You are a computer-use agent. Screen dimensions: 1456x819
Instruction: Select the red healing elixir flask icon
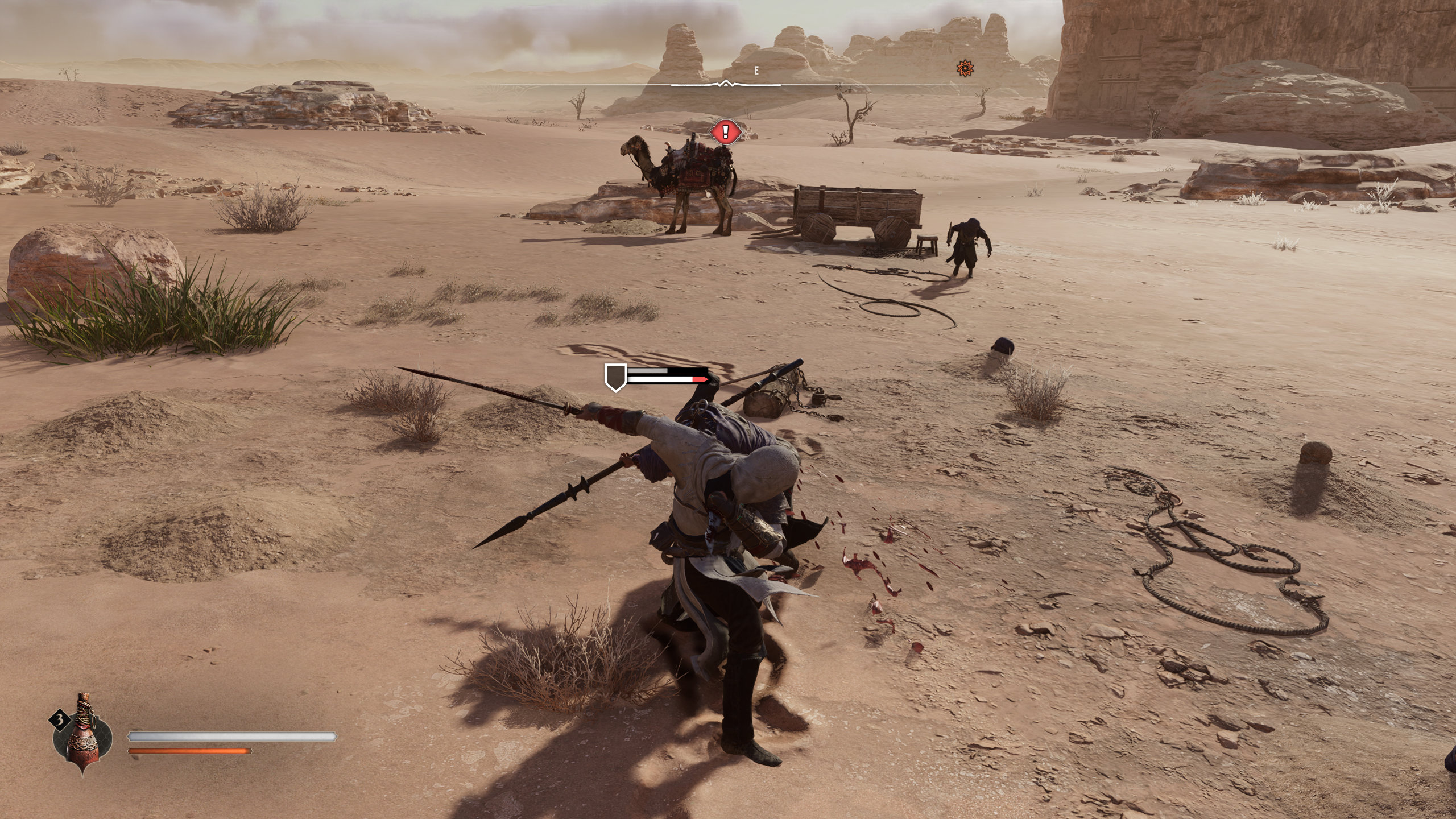(x=82, y=735)
